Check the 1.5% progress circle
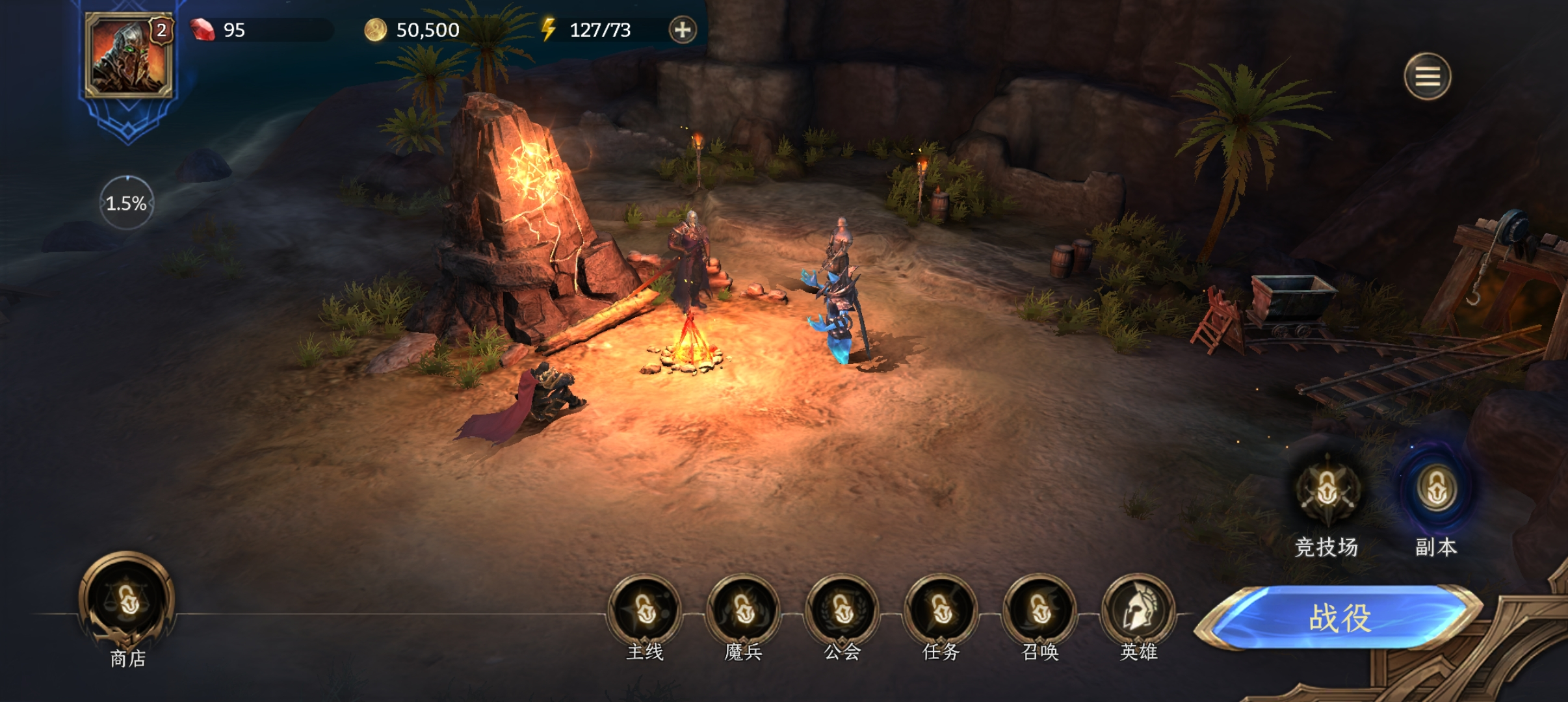The image size is (1568, 702). coord(127,203)
